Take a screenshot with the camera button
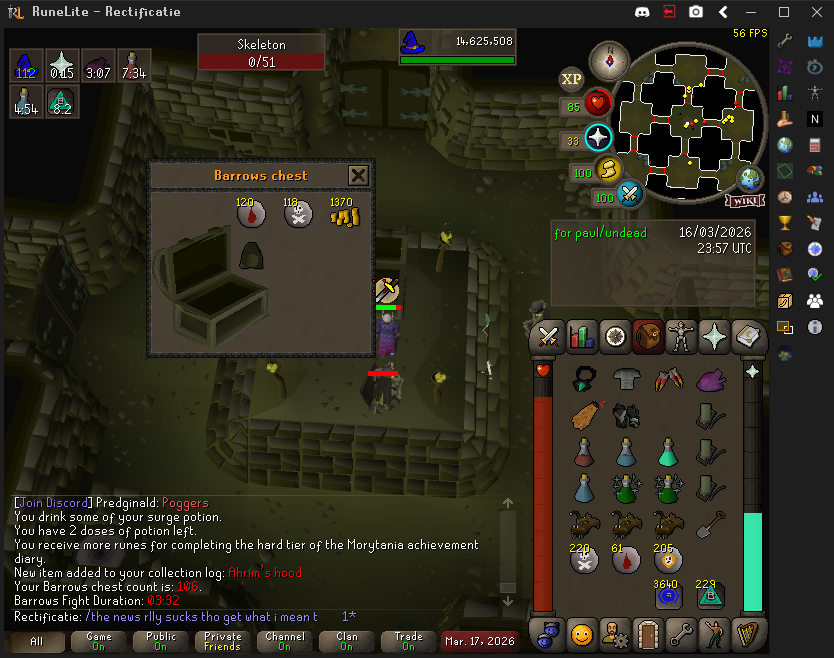 695,12
